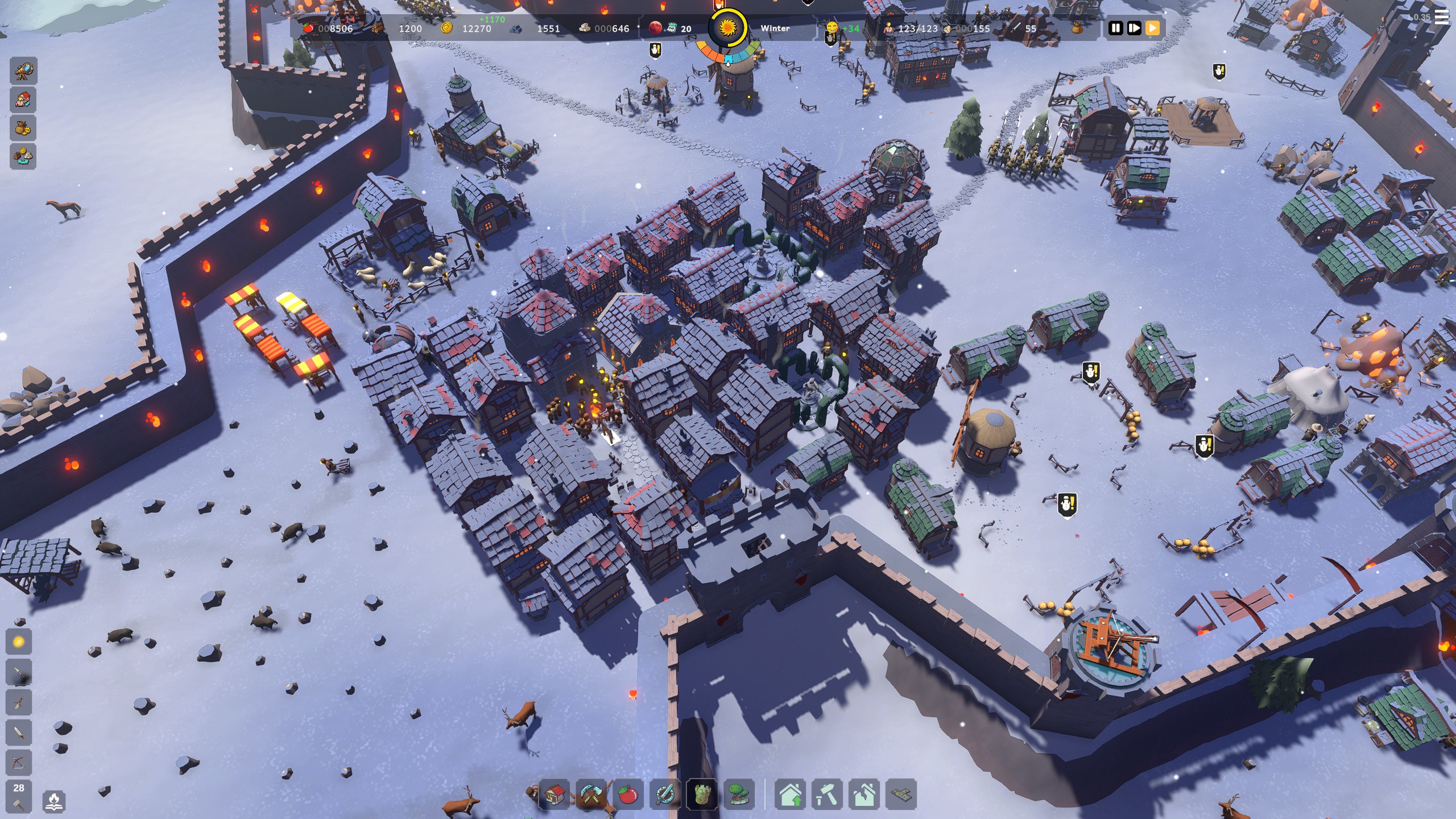Activate the house upgrade arrow tool
This screenshot has height=819, width=1456.
(x=791, y=794)
